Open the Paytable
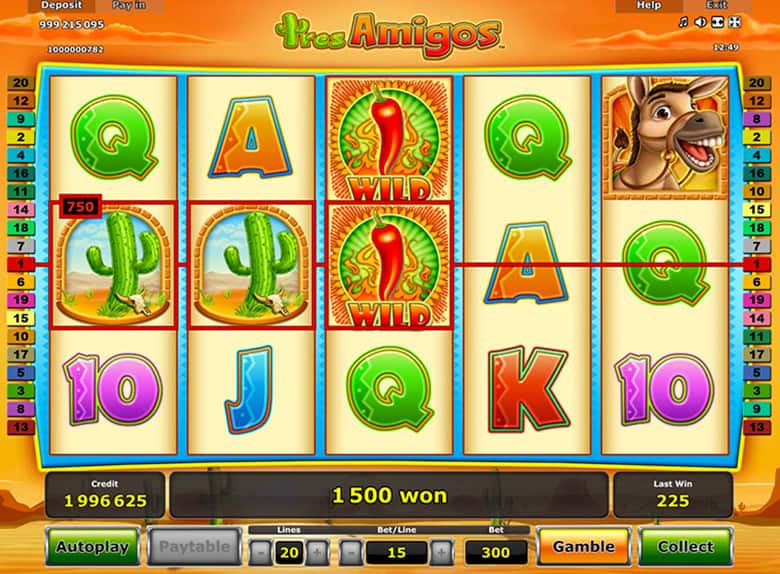The image size is (780, 574). click(x=196, y=547)
